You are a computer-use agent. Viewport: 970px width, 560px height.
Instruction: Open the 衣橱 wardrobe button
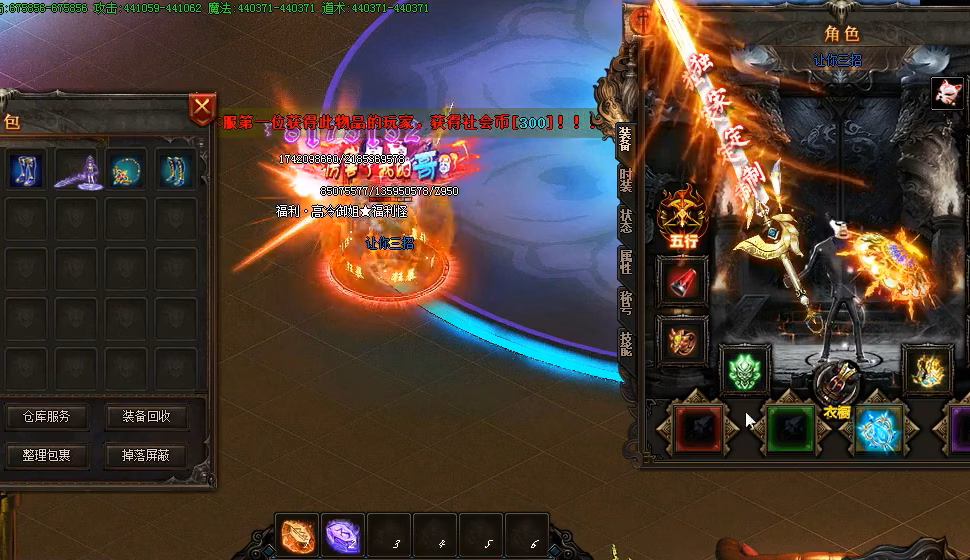pyautogui.click(x=836, y=392)
